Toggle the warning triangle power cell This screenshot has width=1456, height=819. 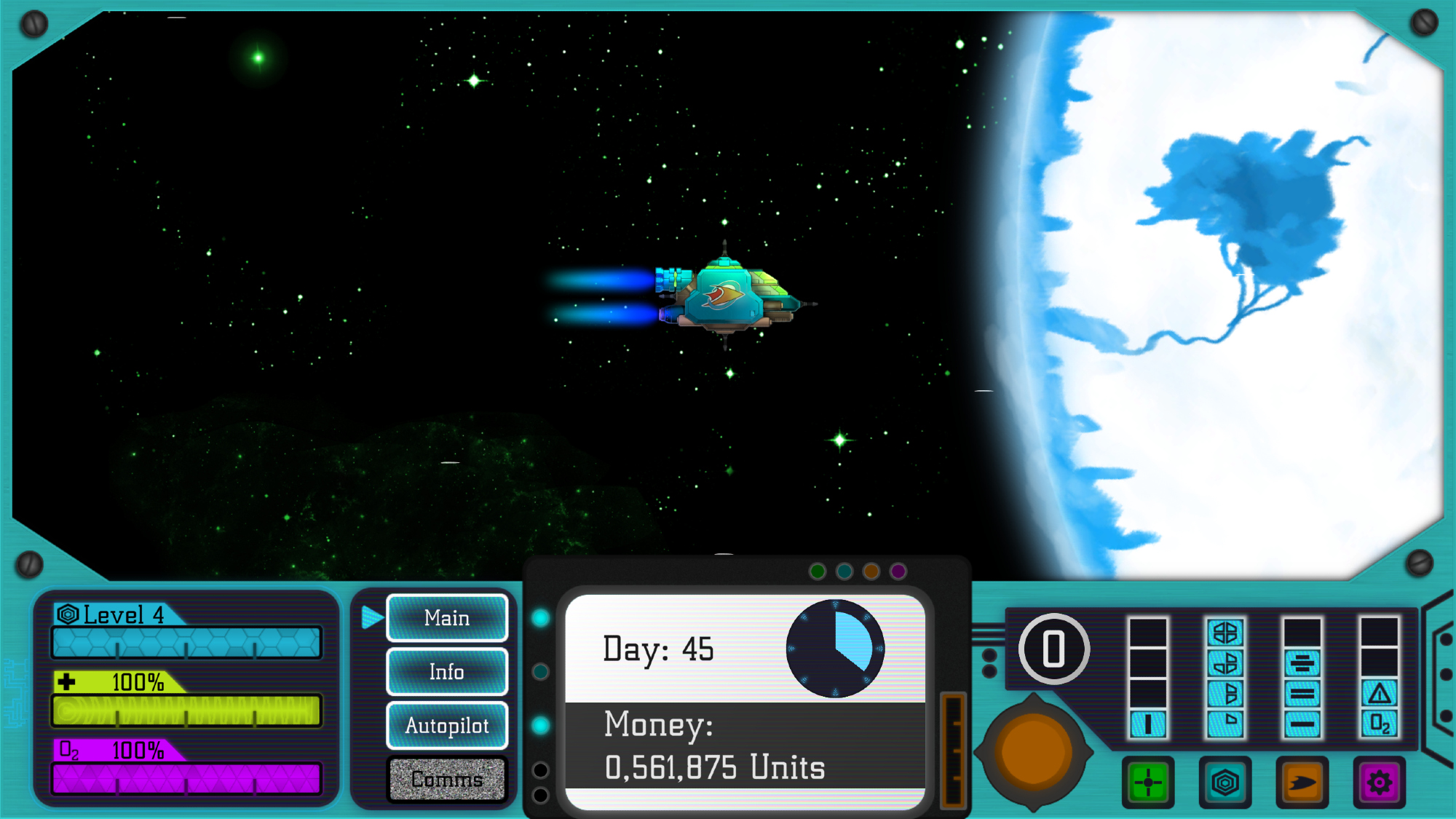click(x=1380, y=693)
